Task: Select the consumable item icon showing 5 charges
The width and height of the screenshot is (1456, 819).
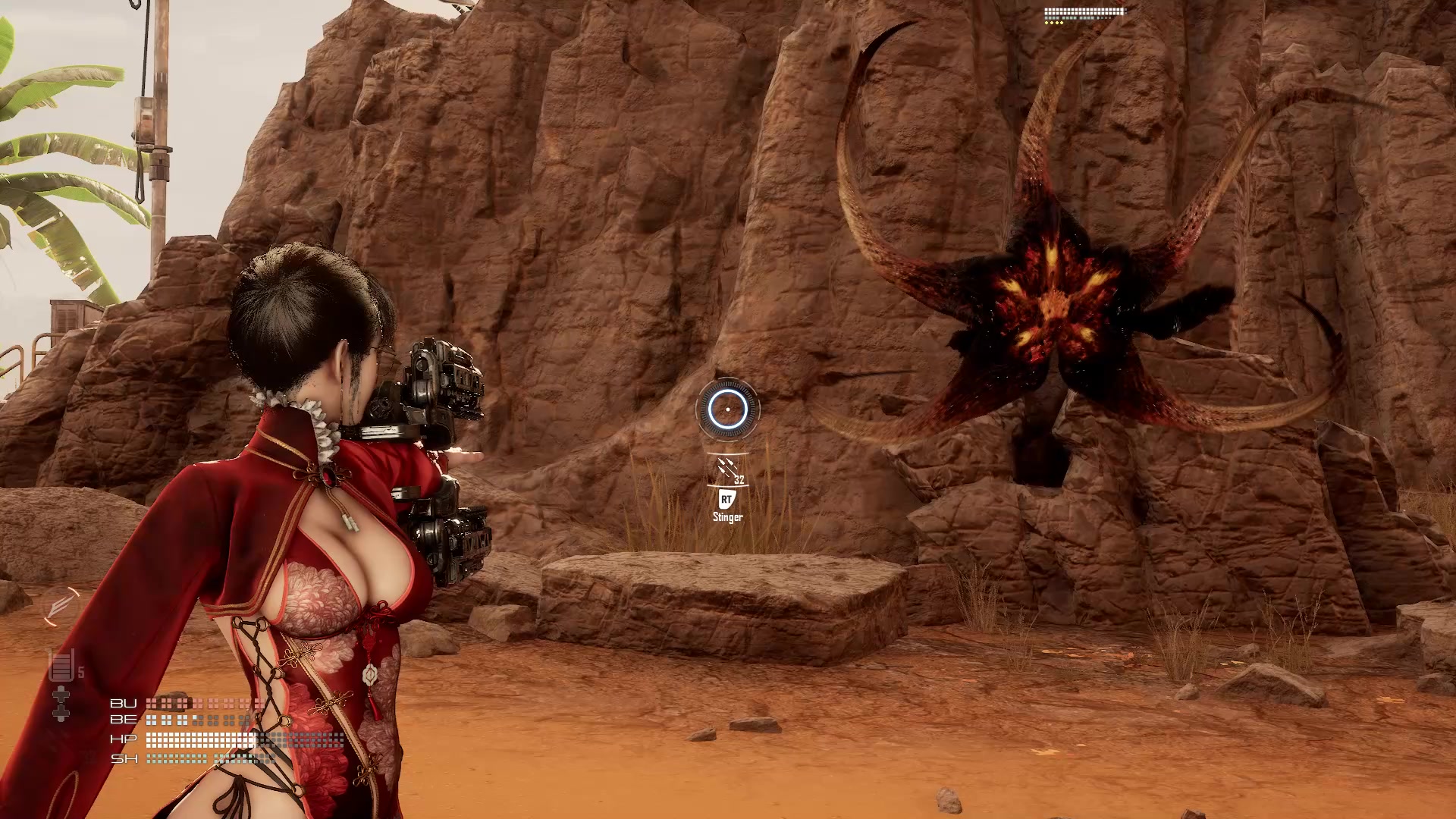Action: click(x=61, y=664)
